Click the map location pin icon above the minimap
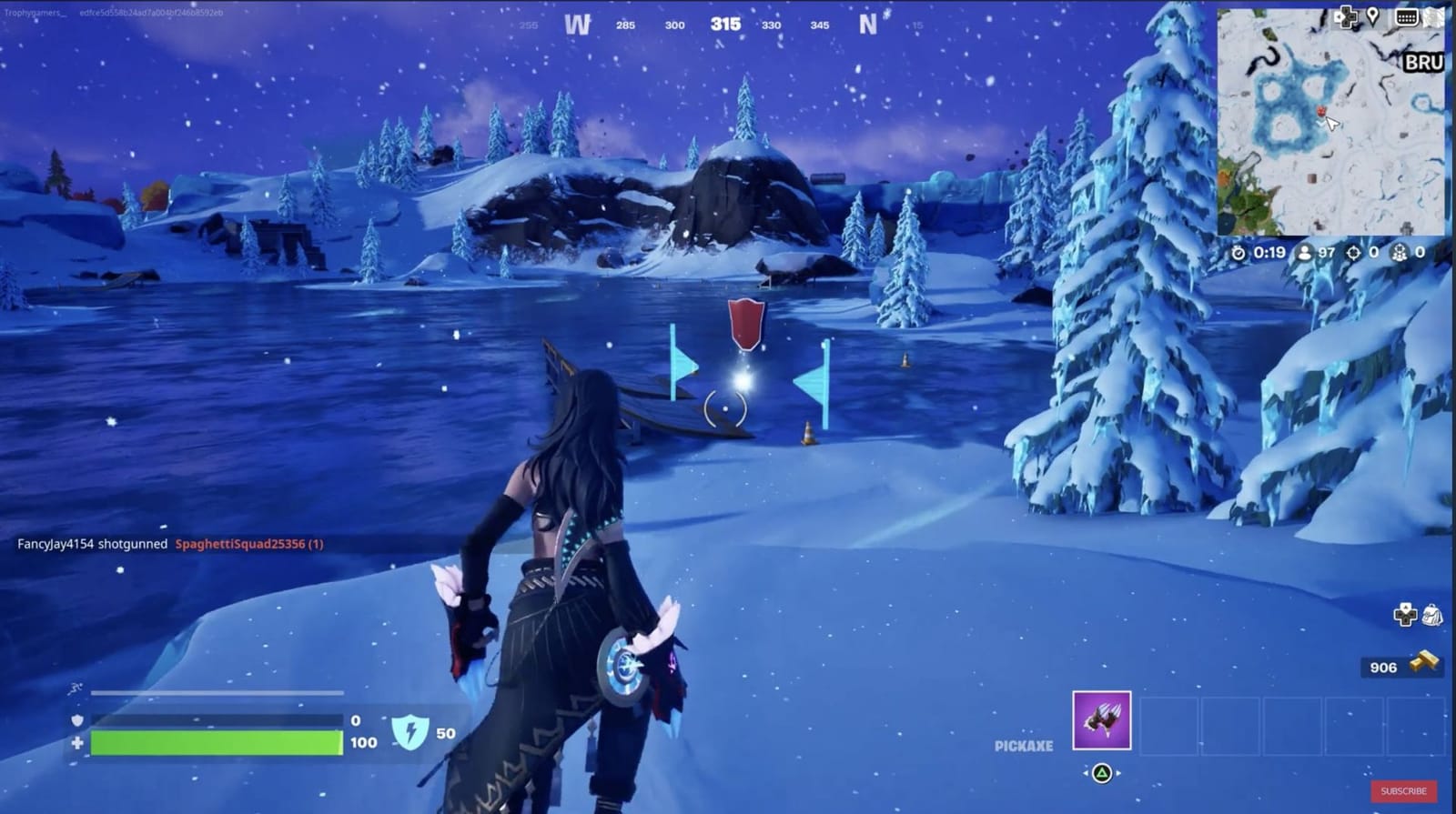This screenshot has width=1456, height=814. click(x=1372, y=17)
